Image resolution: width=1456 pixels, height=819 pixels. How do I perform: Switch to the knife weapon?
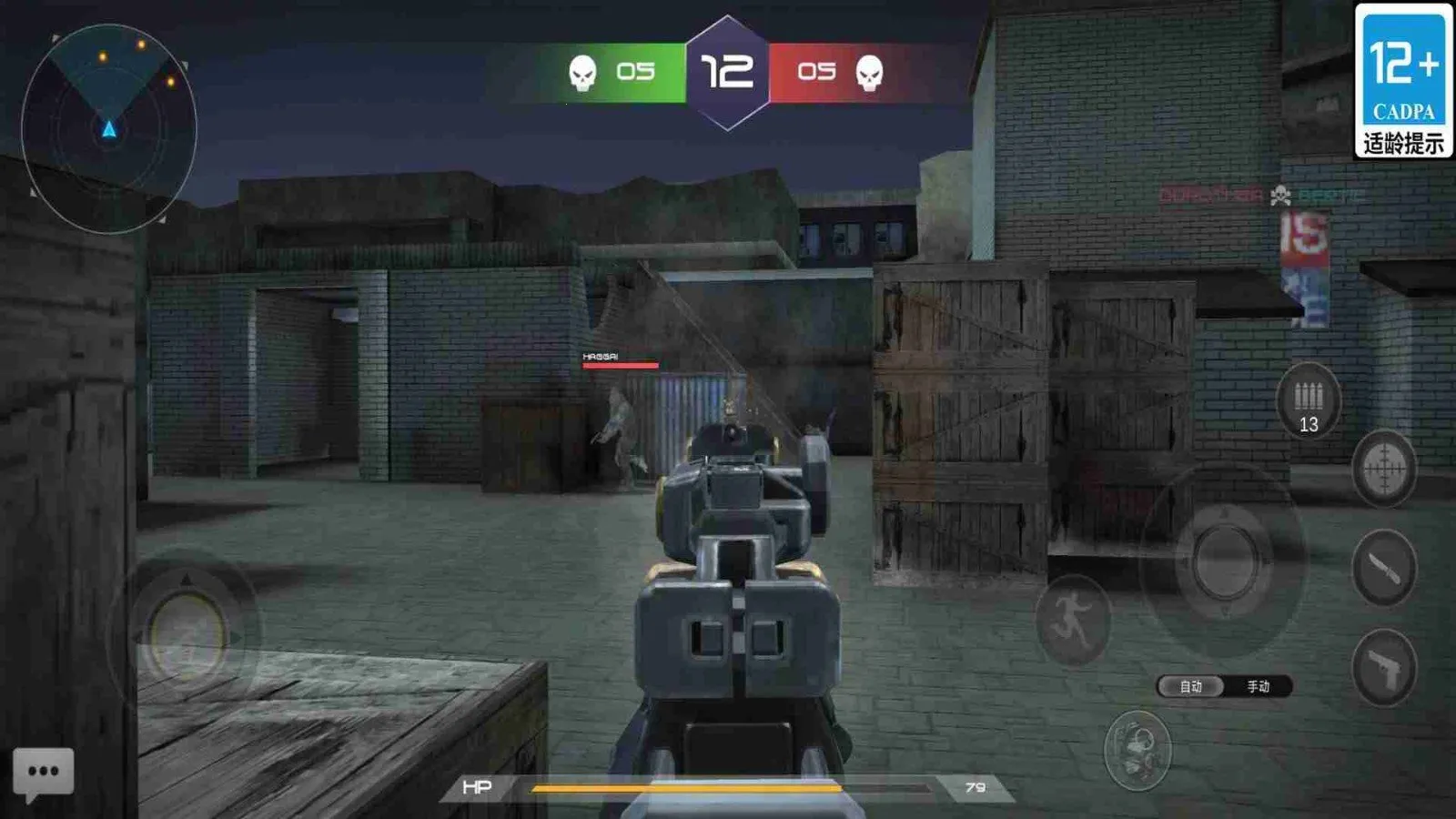pos(1383,569)
